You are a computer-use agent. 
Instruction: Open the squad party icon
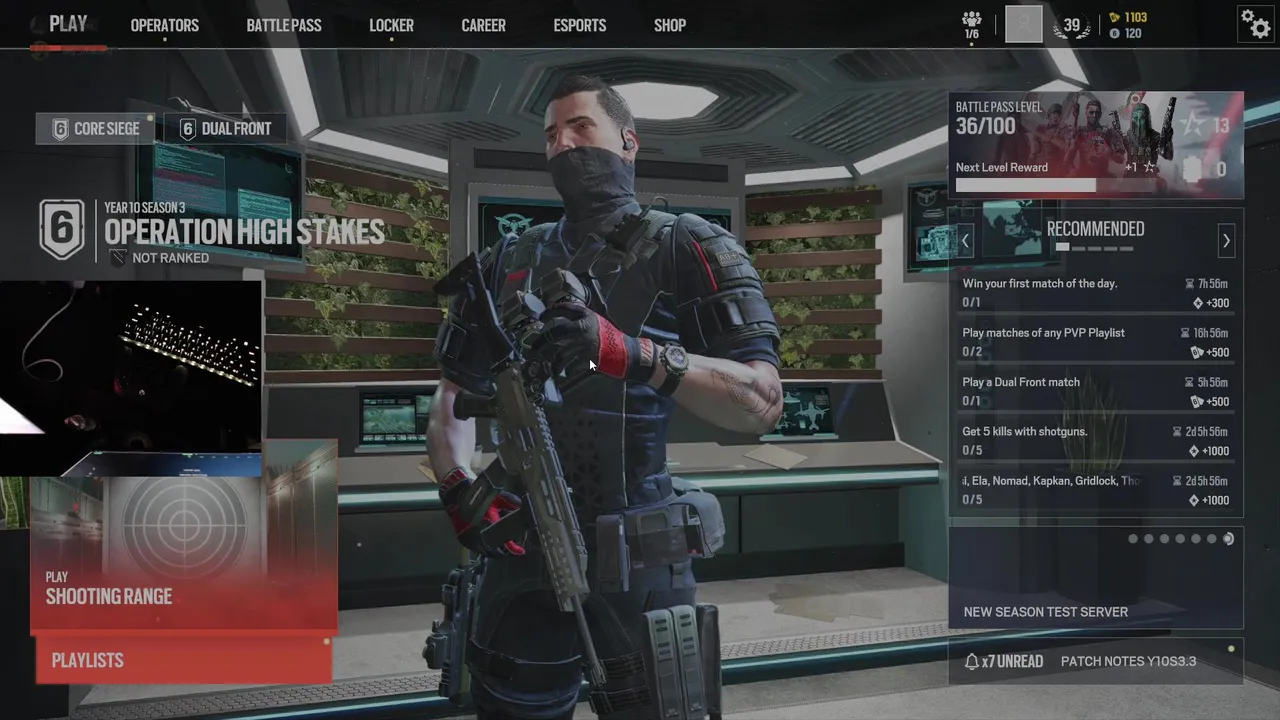[x=971, y=25]
